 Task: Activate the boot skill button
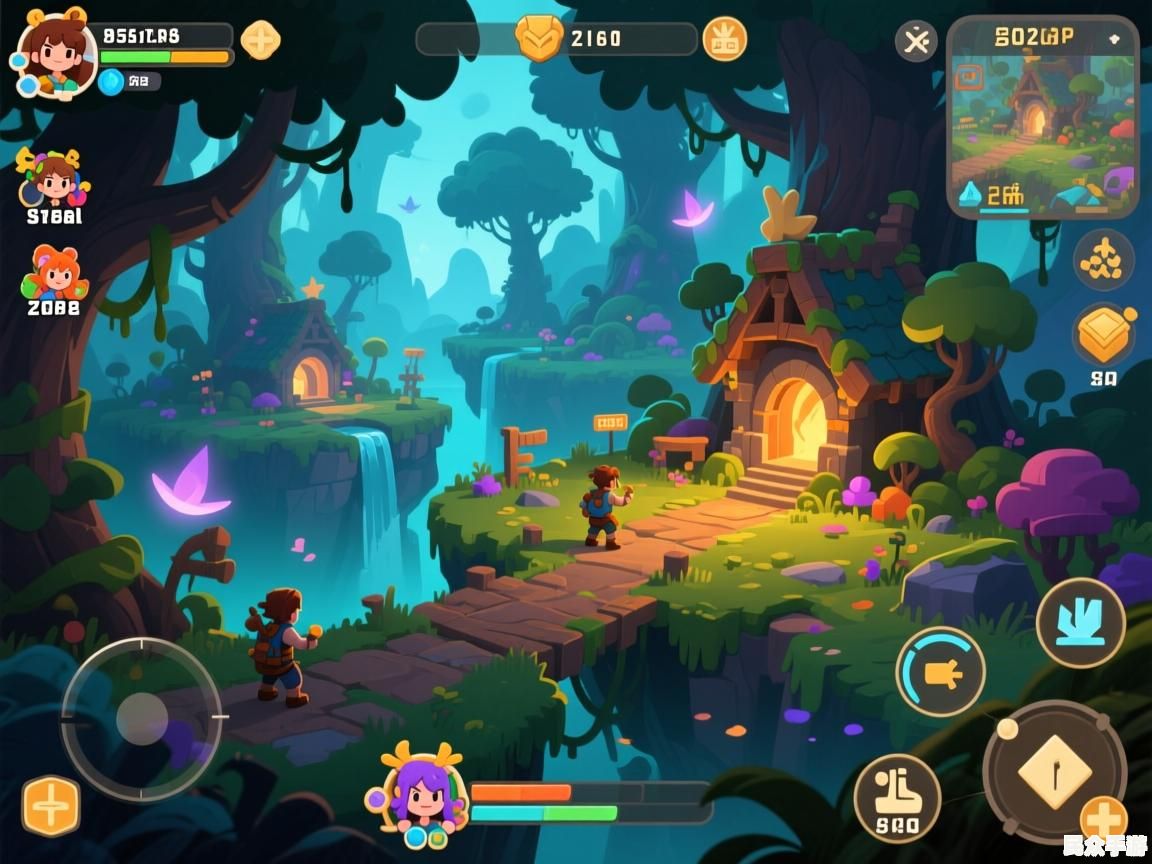[897, 797]
